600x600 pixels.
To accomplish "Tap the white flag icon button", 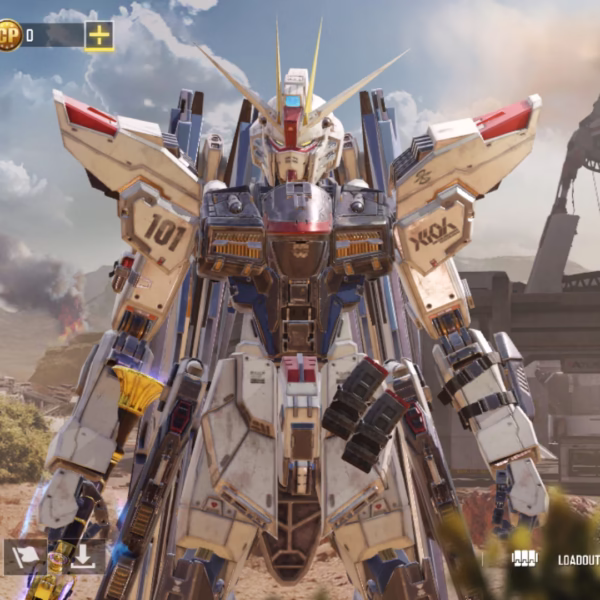I will point(24,557).
